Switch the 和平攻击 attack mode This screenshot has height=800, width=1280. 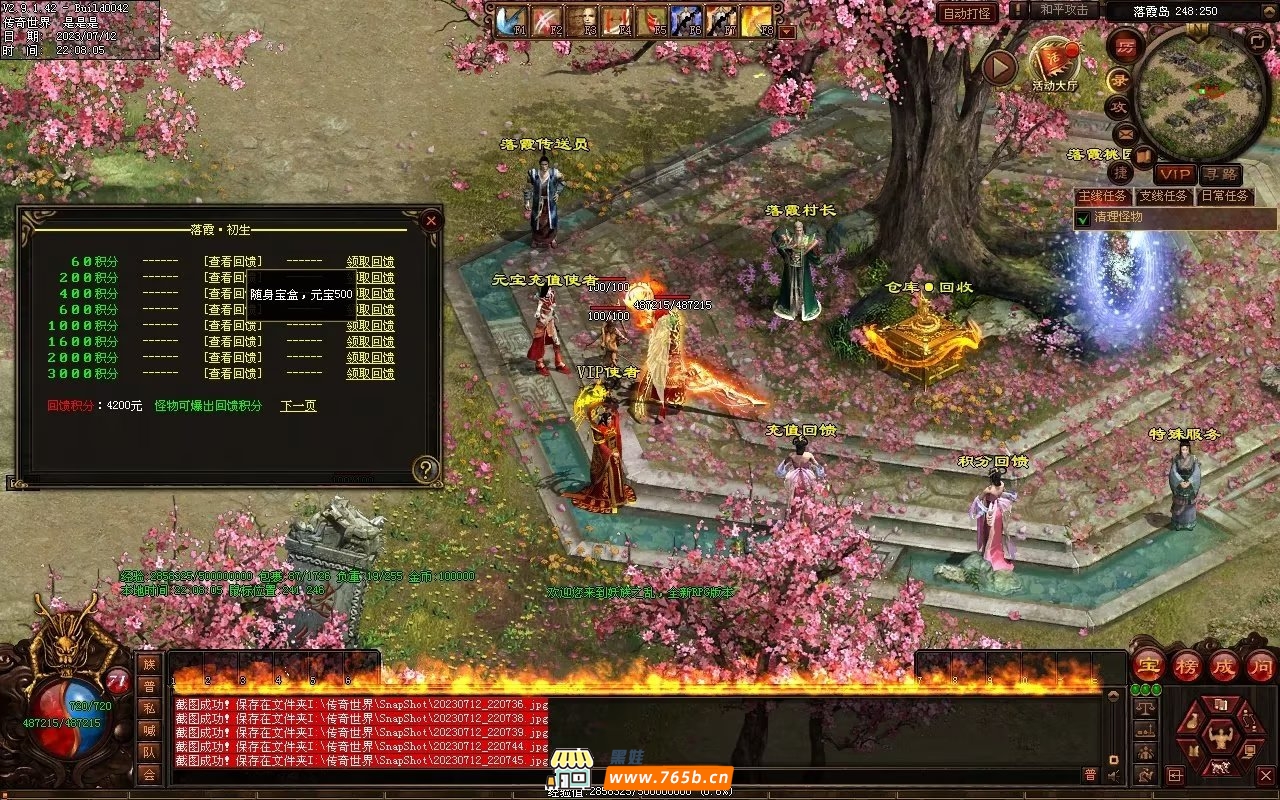[x=1063, y=10]
